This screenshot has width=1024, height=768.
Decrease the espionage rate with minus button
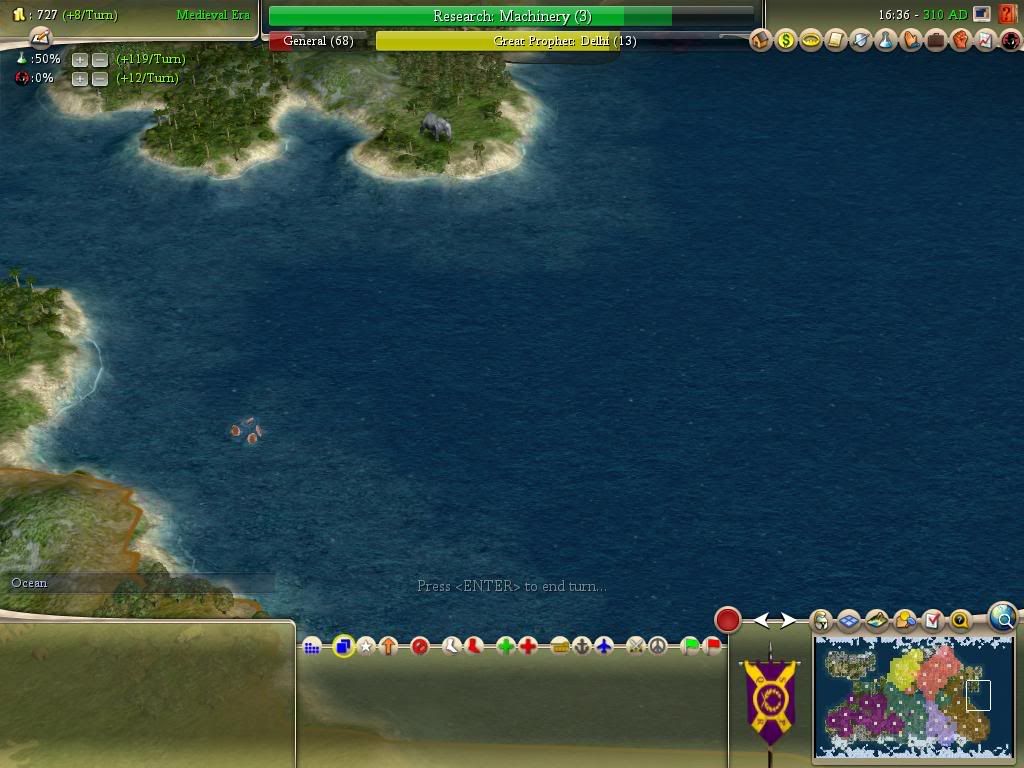click(x=100, y=79)
